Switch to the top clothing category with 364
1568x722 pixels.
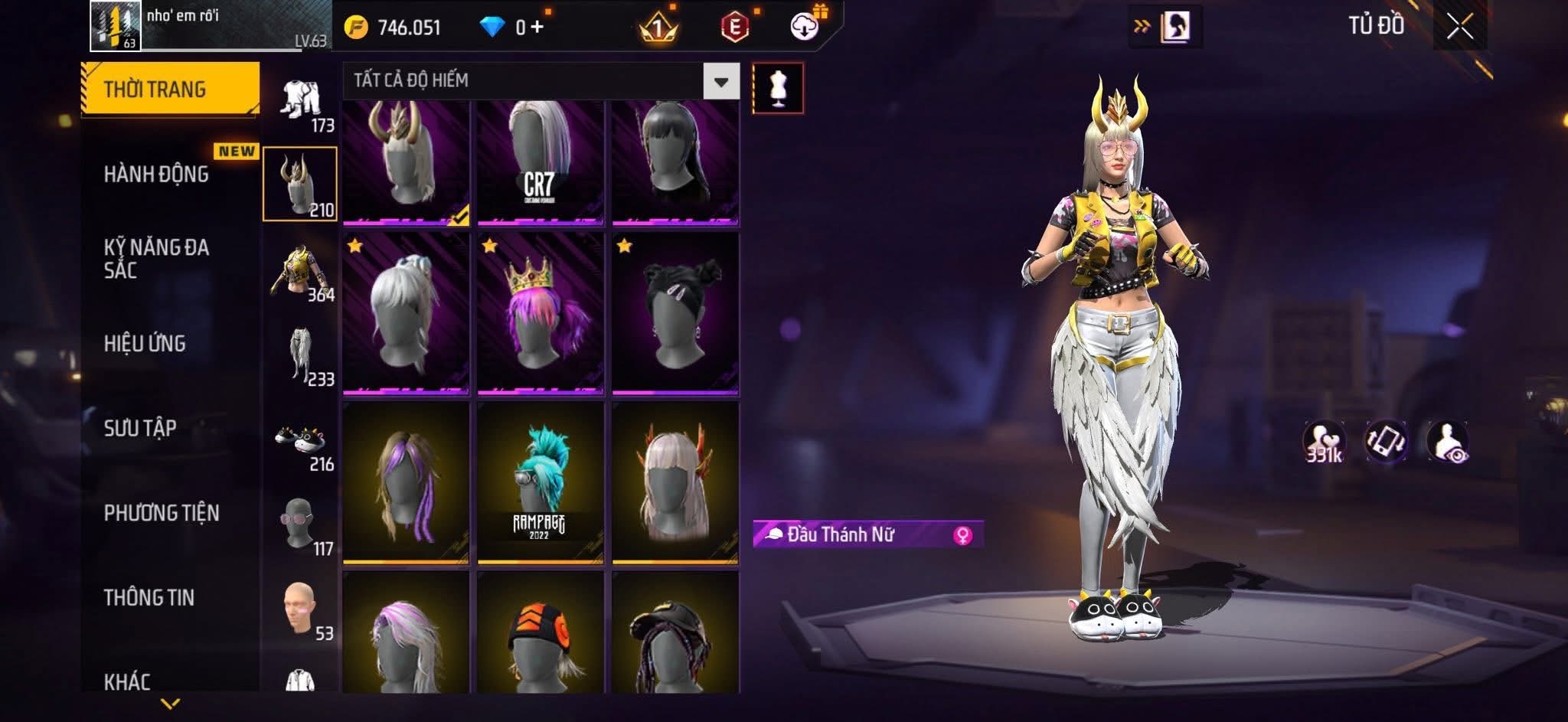pos(301,273)
